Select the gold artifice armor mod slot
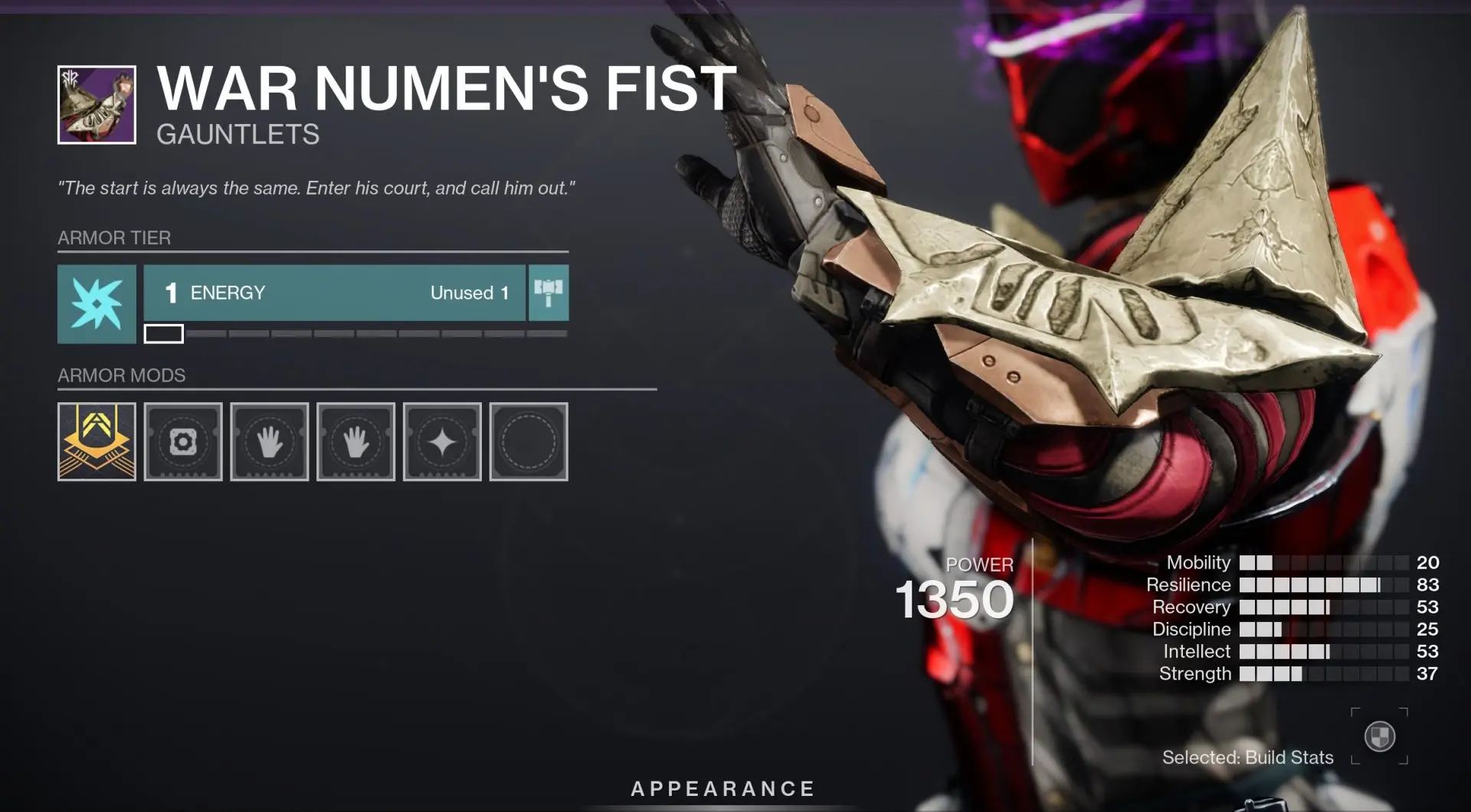 click(x=96, y=442)
